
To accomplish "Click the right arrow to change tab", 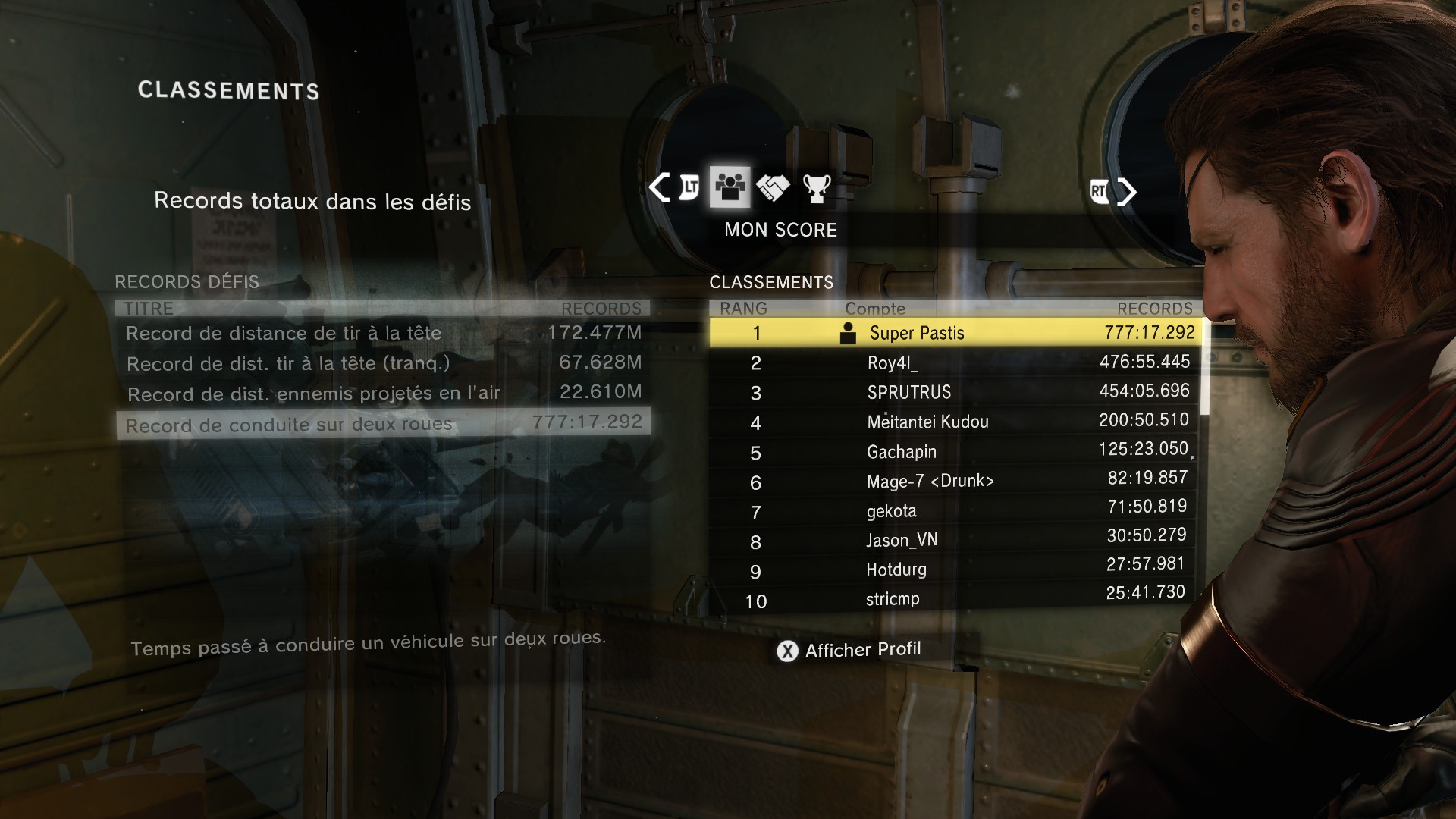I will (1127, 192).
